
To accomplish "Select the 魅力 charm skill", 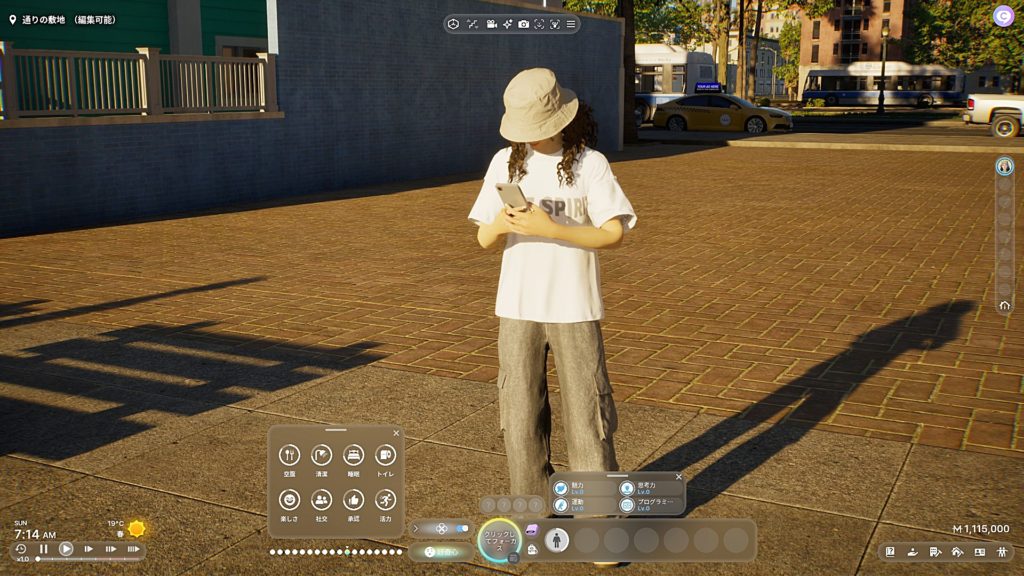I will coord(561,488).
